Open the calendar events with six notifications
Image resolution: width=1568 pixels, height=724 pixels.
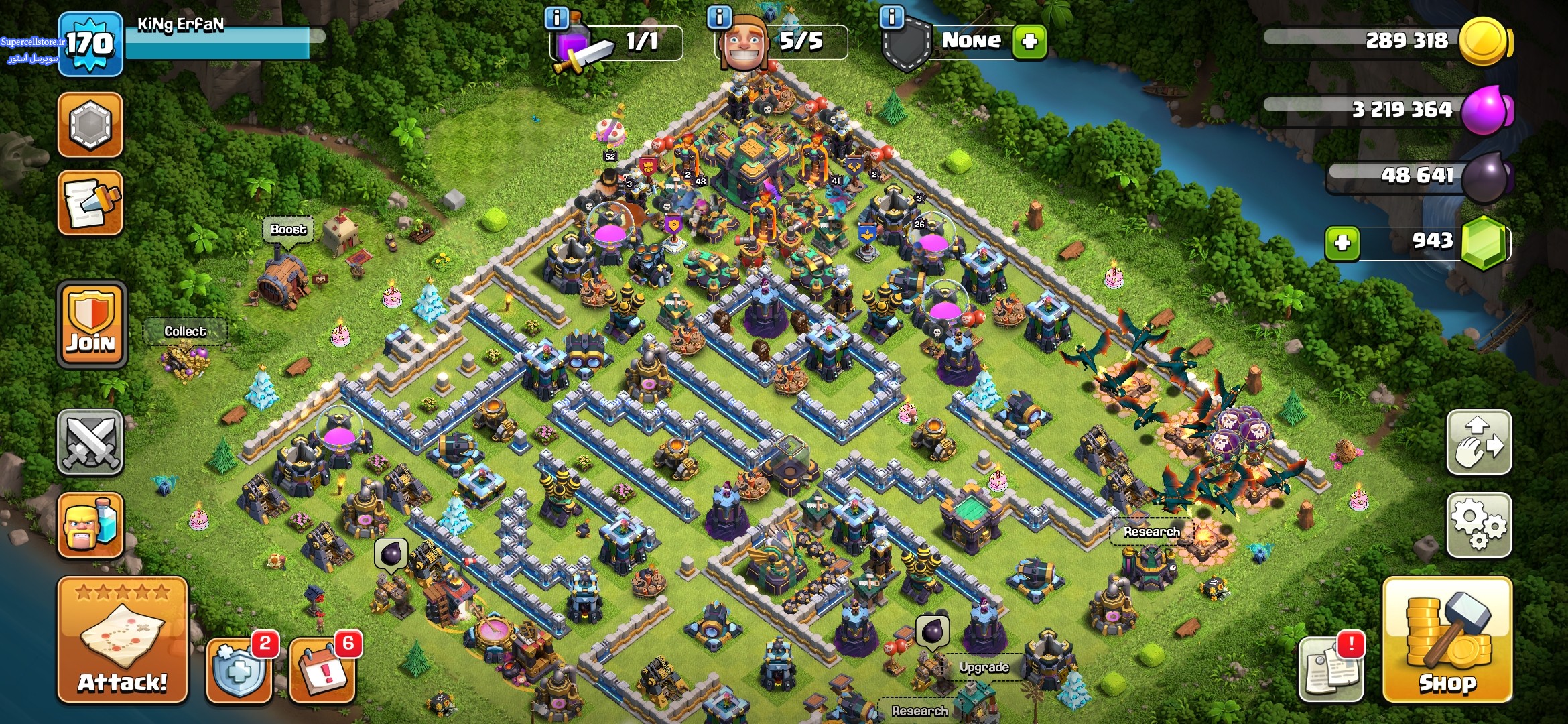322,670
